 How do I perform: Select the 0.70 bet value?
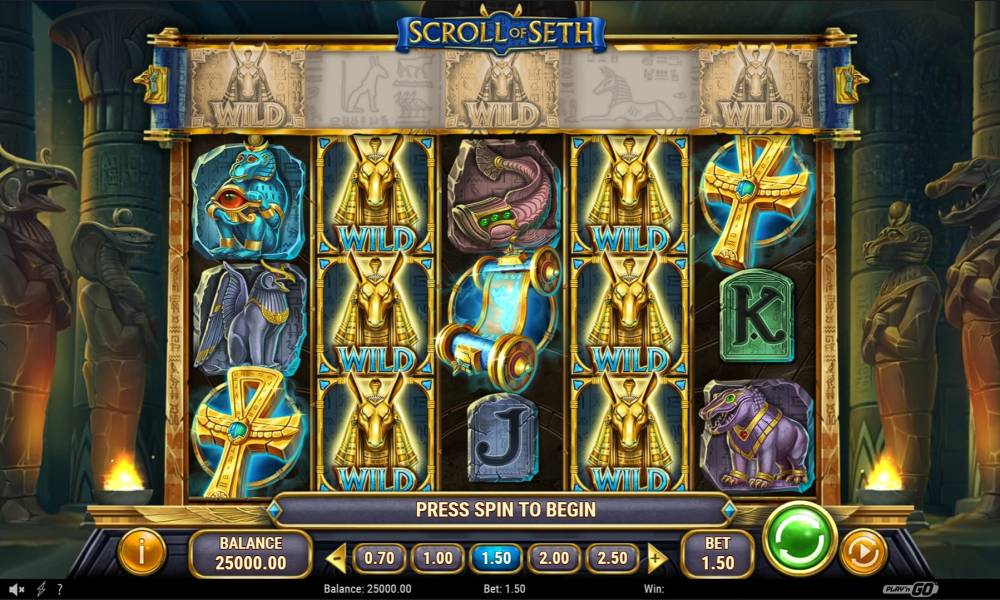click(378, 557)
